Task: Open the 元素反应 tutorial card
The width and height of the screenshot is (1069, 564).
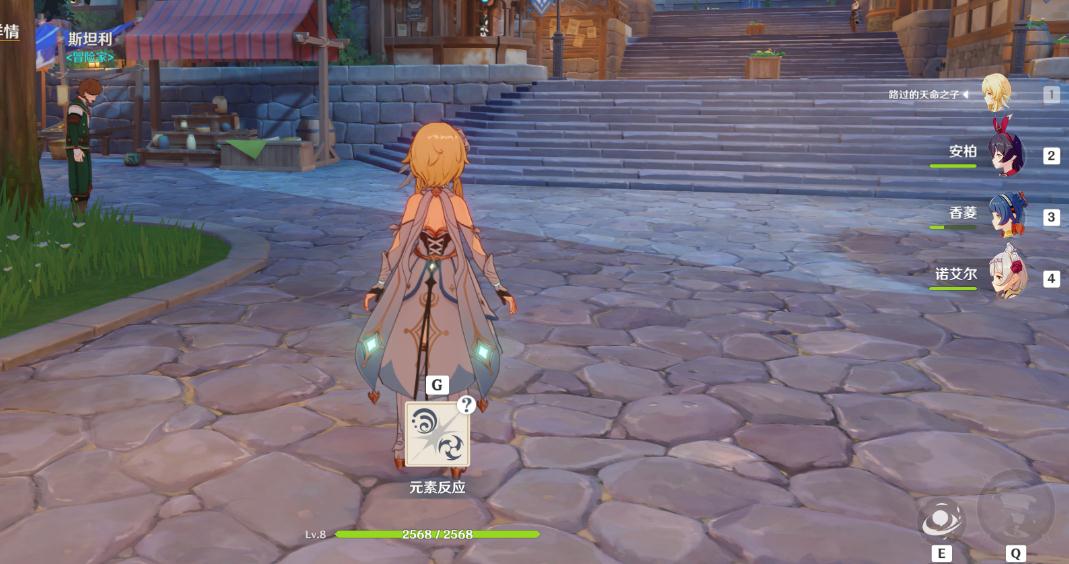Action: [x=437, y=434]
